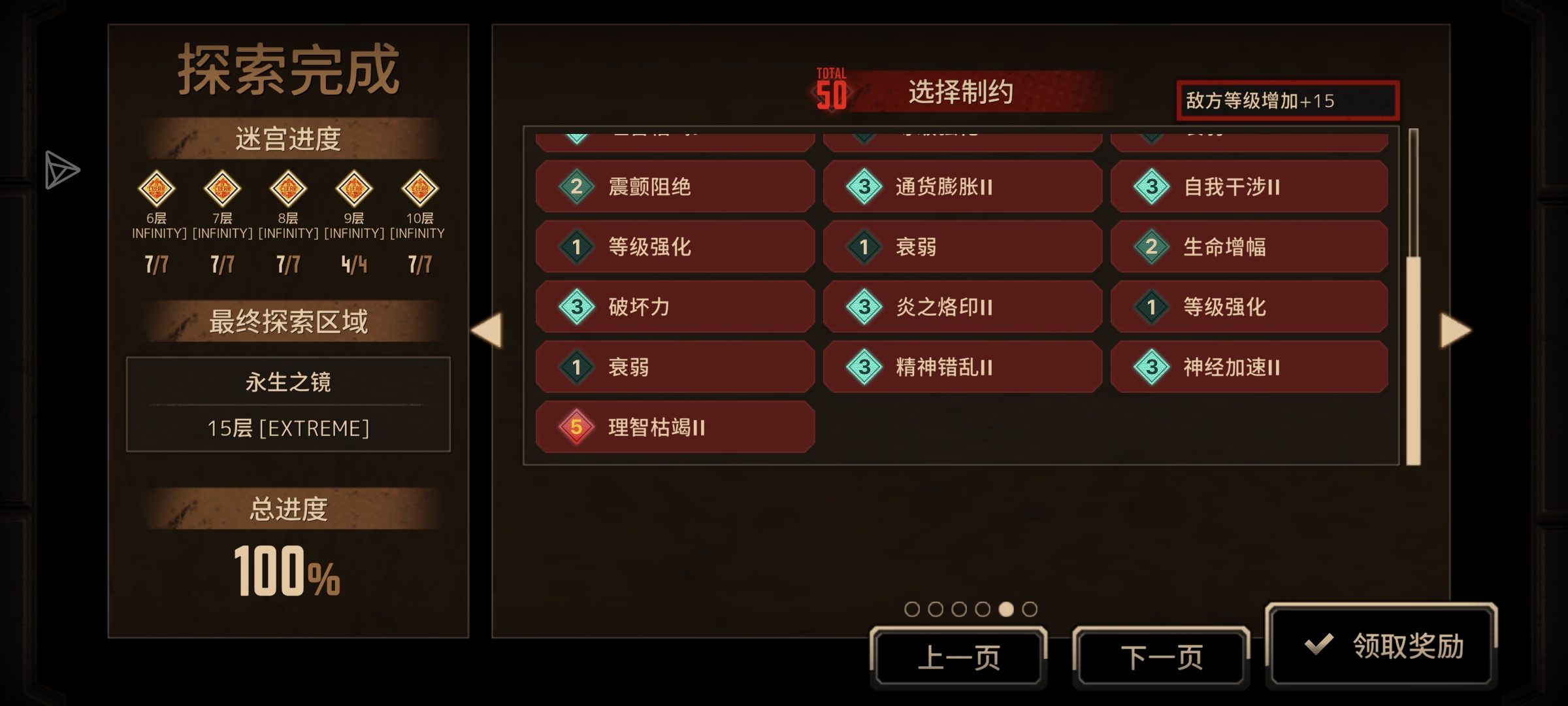Click the TOTAL 50 emblem
The height and width of the screenshot is (706, 1568).
point(830,89)
